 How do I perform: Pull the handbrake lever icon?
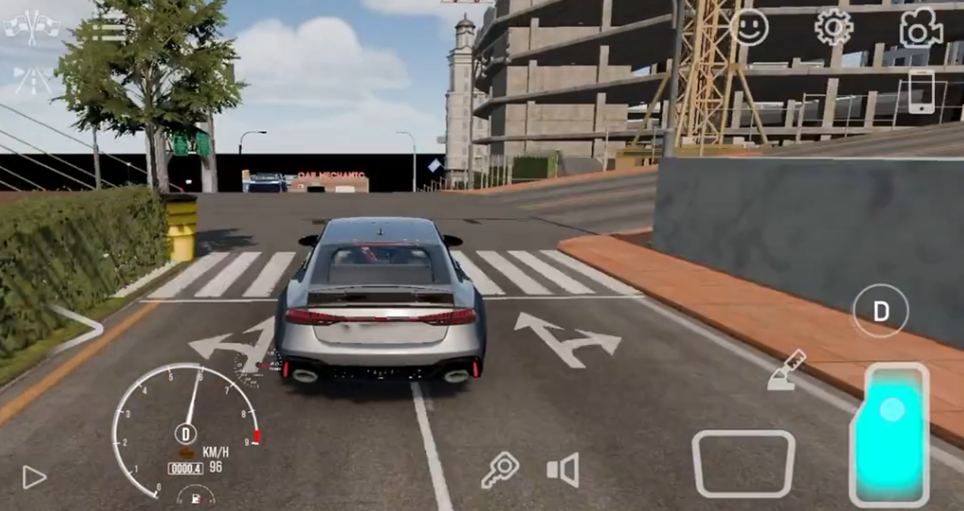tap(786, 370)
